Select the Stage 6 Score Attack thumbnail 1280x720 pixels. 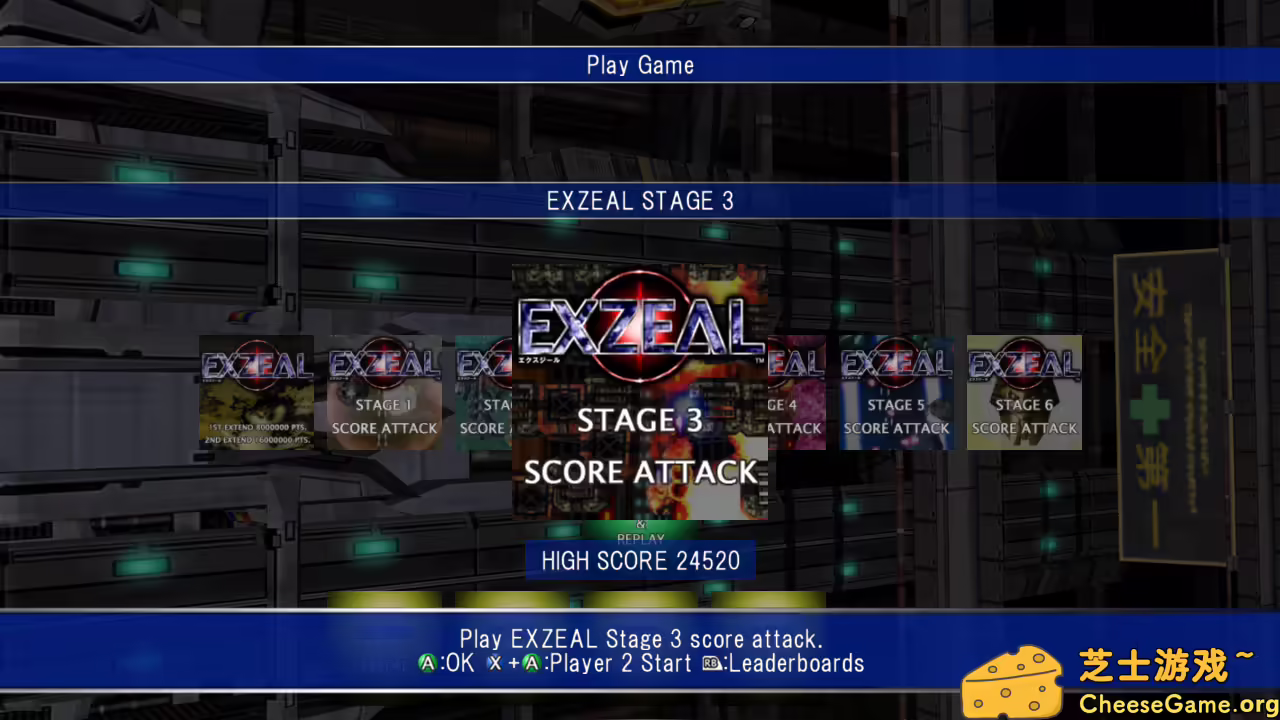[x=1022, y=392]
